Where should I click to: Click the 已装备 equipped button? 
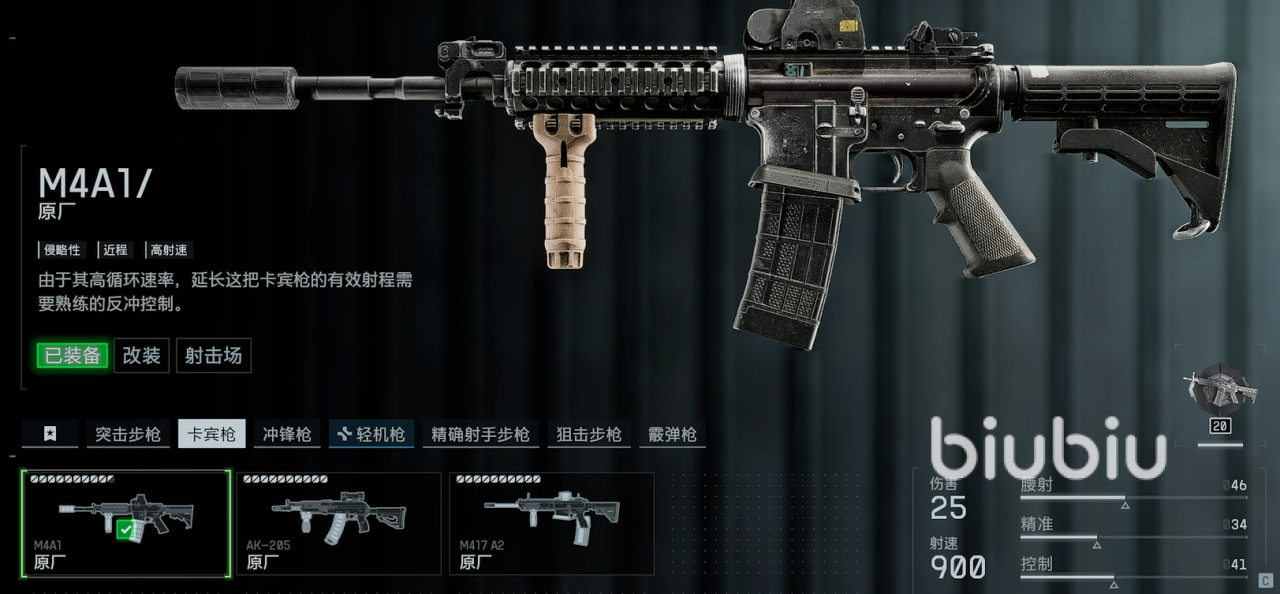click(72, 355)
